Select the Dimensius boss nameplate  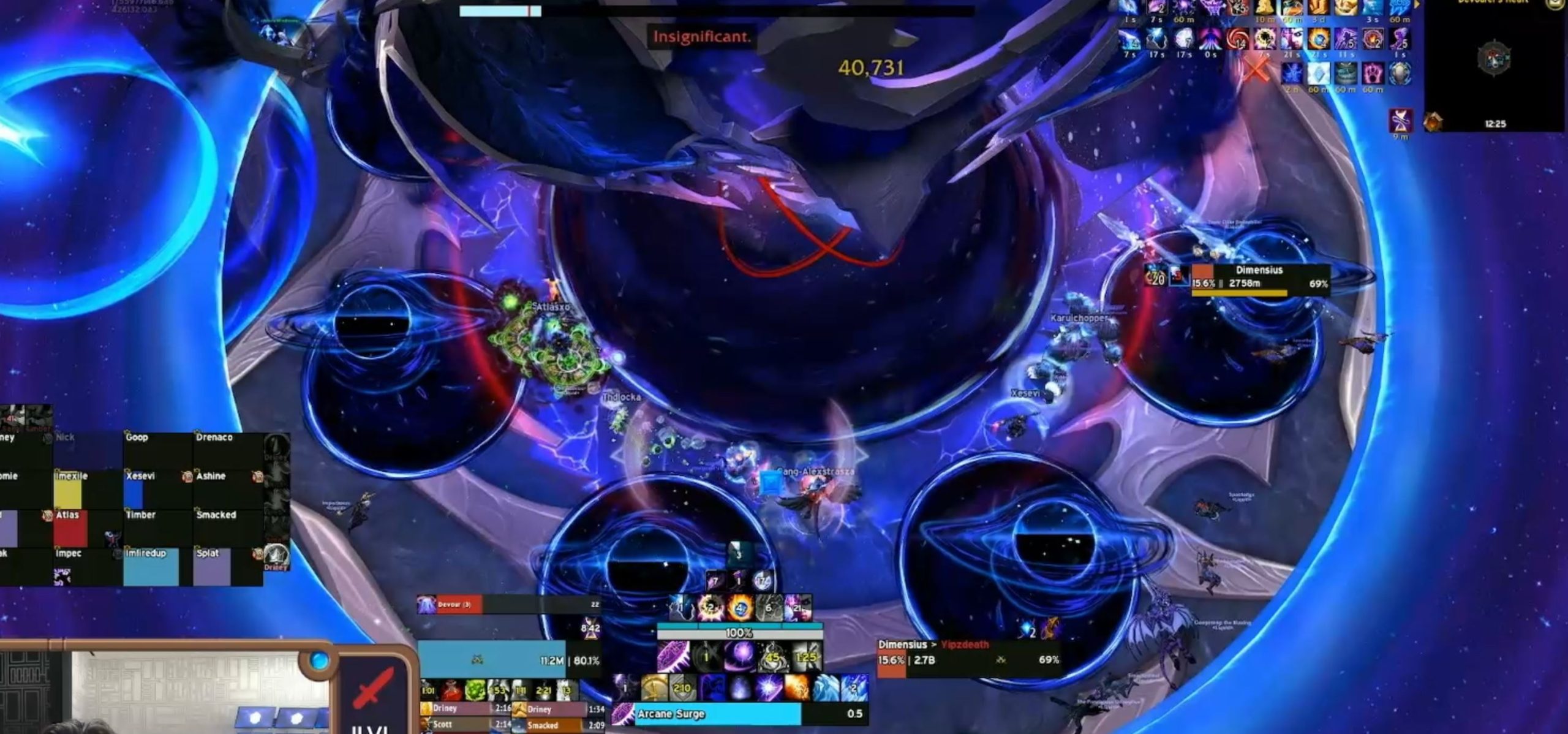point(1259,279)
